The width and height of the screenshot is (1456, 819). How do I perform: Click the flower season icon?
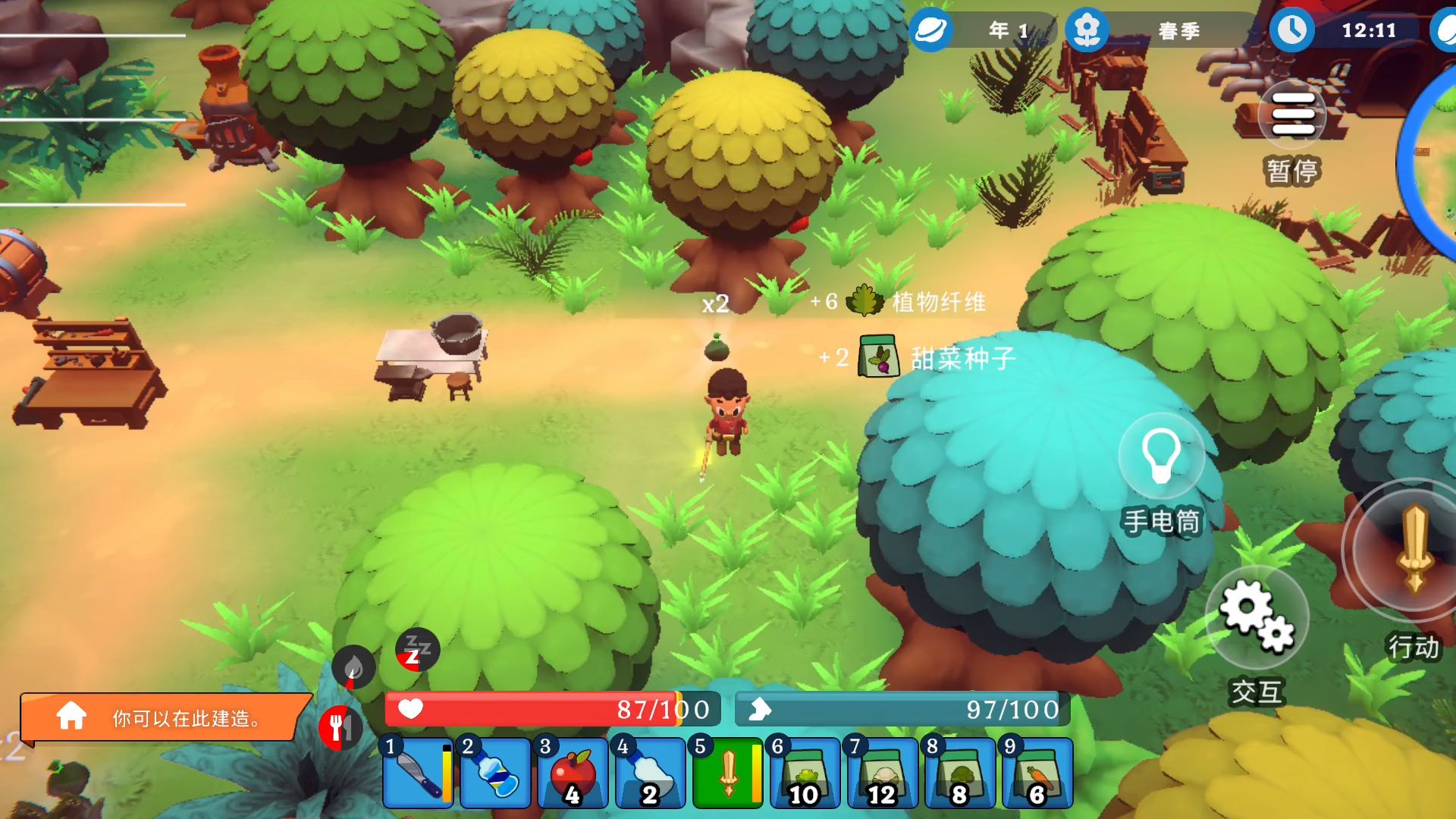coord(1087,30)
